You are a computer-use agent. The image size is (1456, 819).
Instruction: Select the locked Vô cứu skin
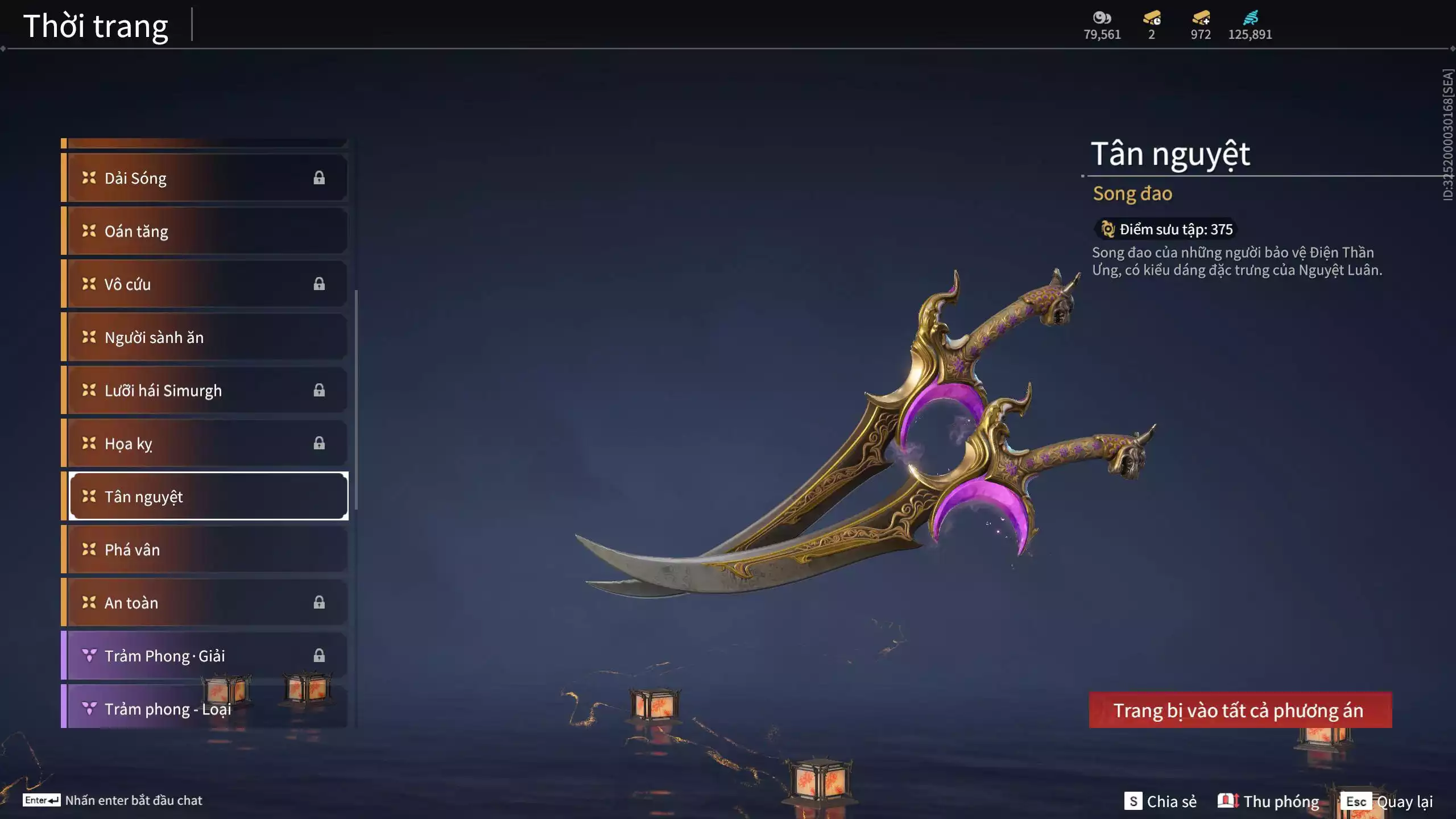[205, 284]
